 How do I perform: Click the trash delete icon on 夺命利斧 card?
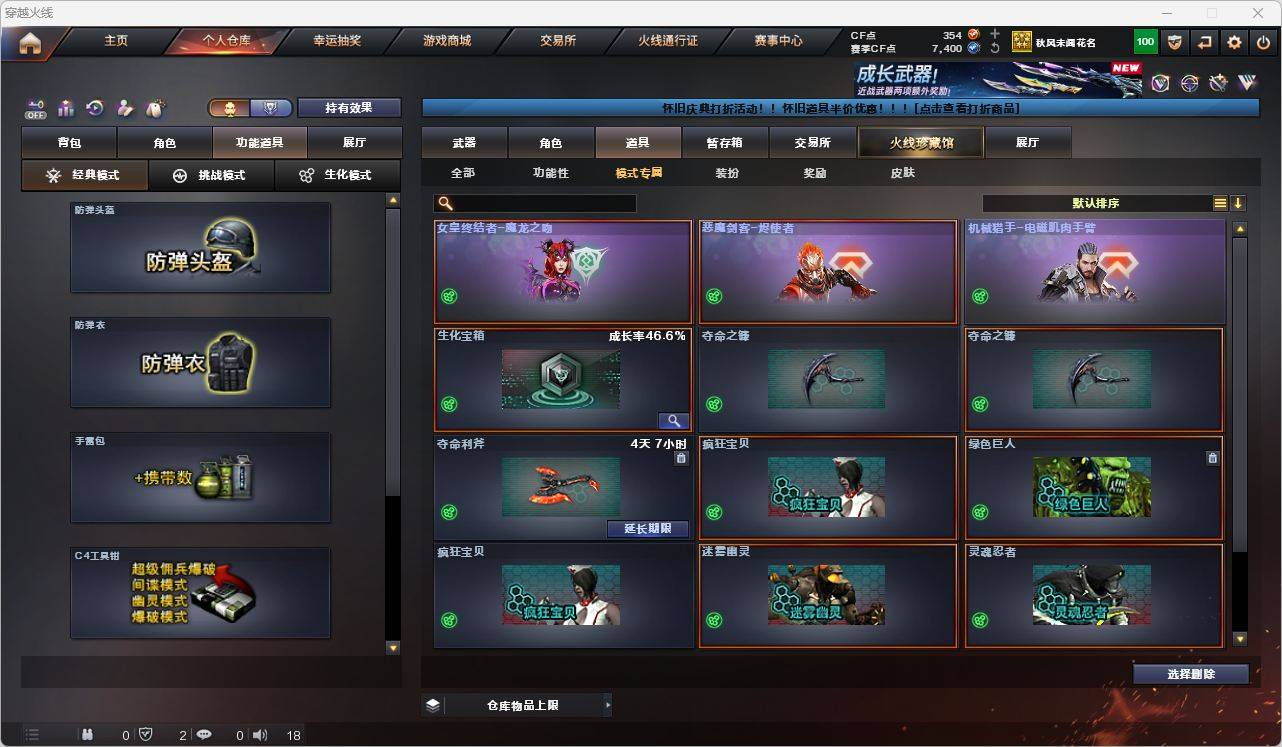(682, 457)
